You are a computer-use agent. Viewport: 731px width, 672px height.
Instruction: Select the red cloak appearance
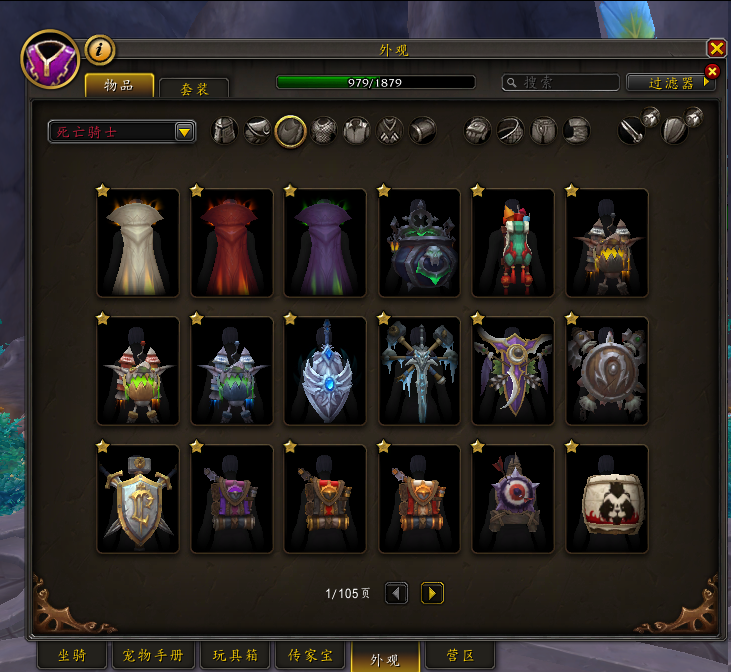pos(232,243)
